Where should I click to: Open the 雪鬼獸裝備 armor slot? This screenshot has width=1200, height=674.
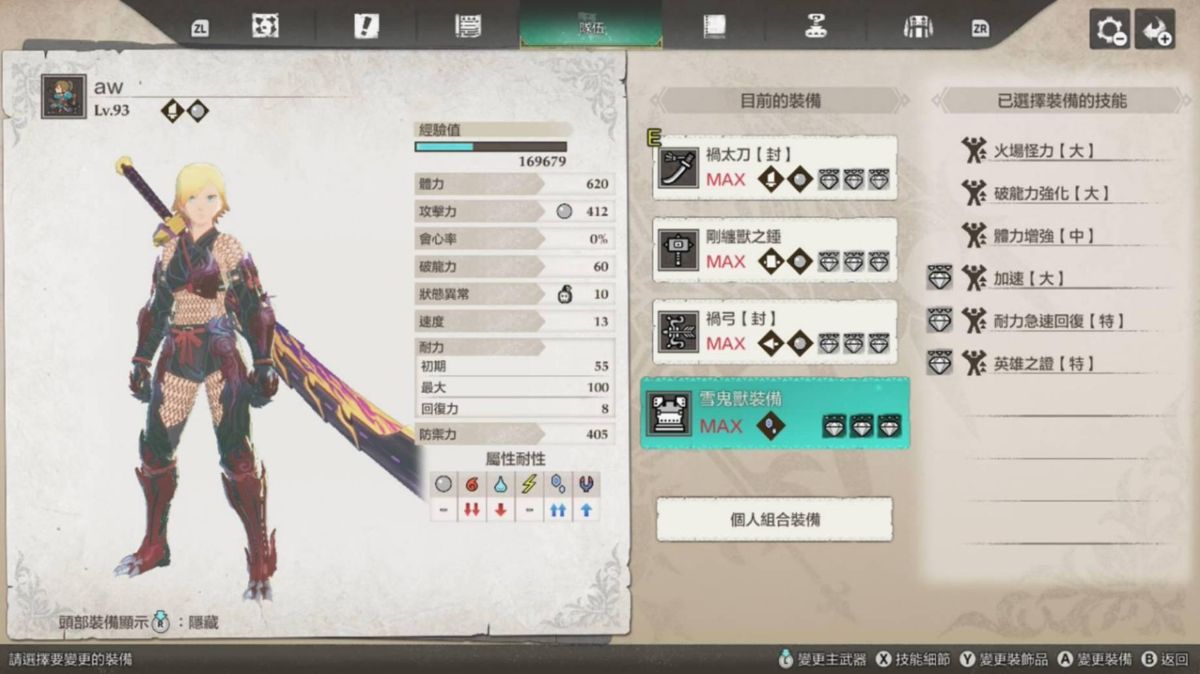click(775, 413)
